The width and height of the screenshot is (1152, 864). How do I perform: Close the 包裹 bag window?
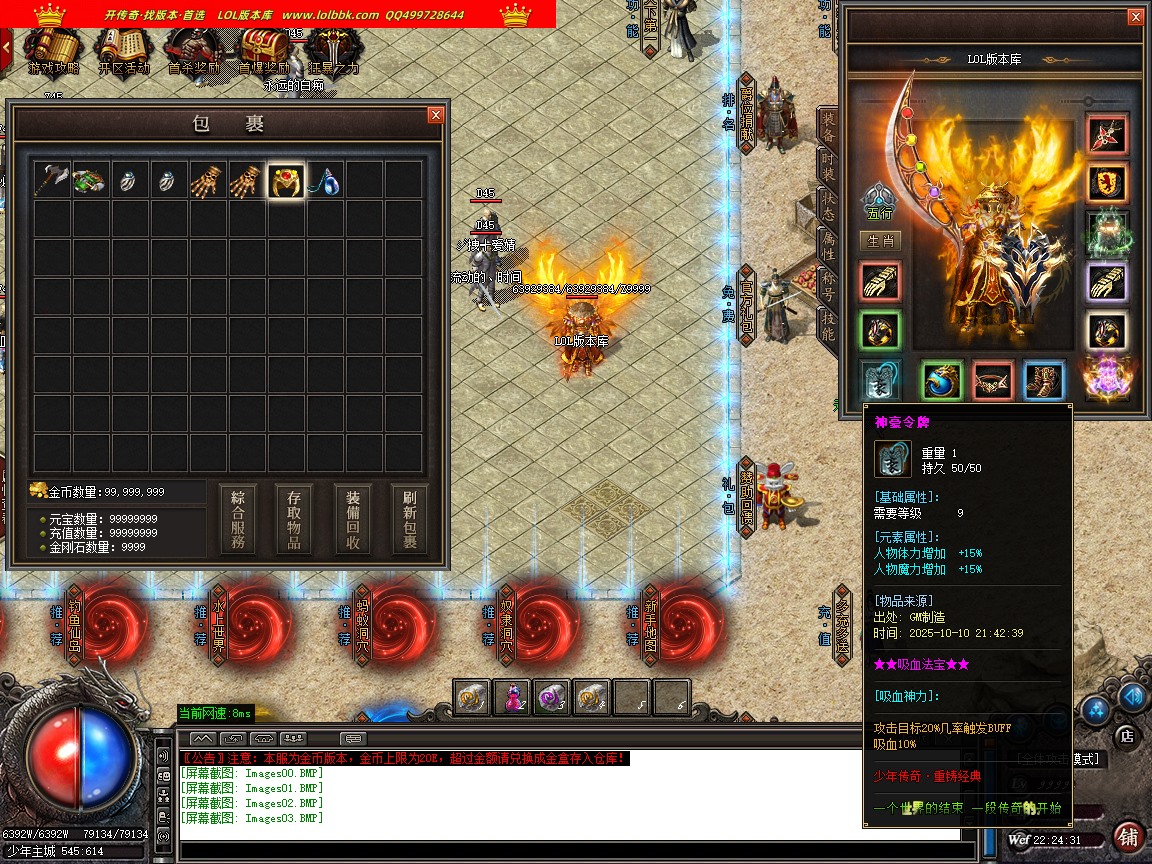[435, 115]
